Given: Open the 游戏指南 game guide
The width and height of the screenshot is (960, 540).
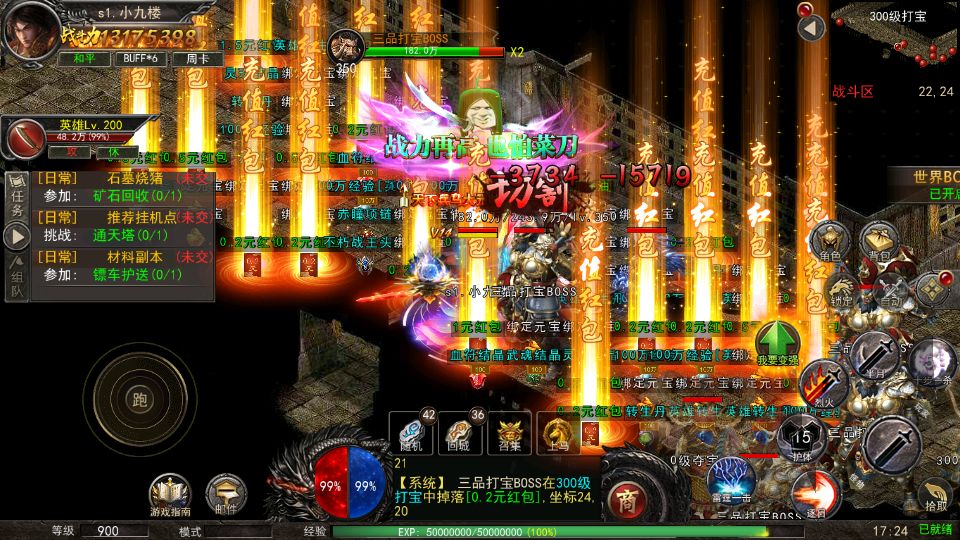Looking at the screenshot, I should pyautogui.click(x=171, y=495).
